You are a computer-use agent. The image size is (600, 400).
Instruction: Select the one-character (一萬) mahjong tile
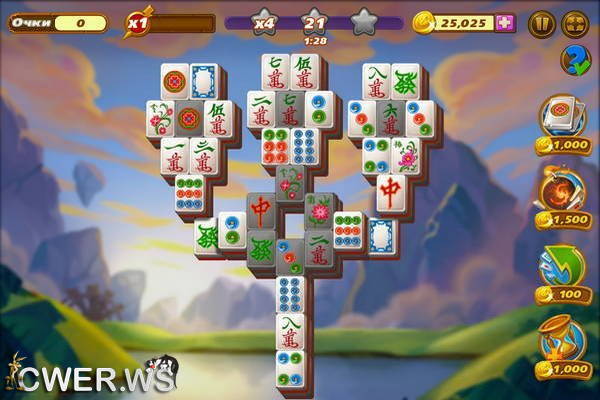tap(175, 155)
